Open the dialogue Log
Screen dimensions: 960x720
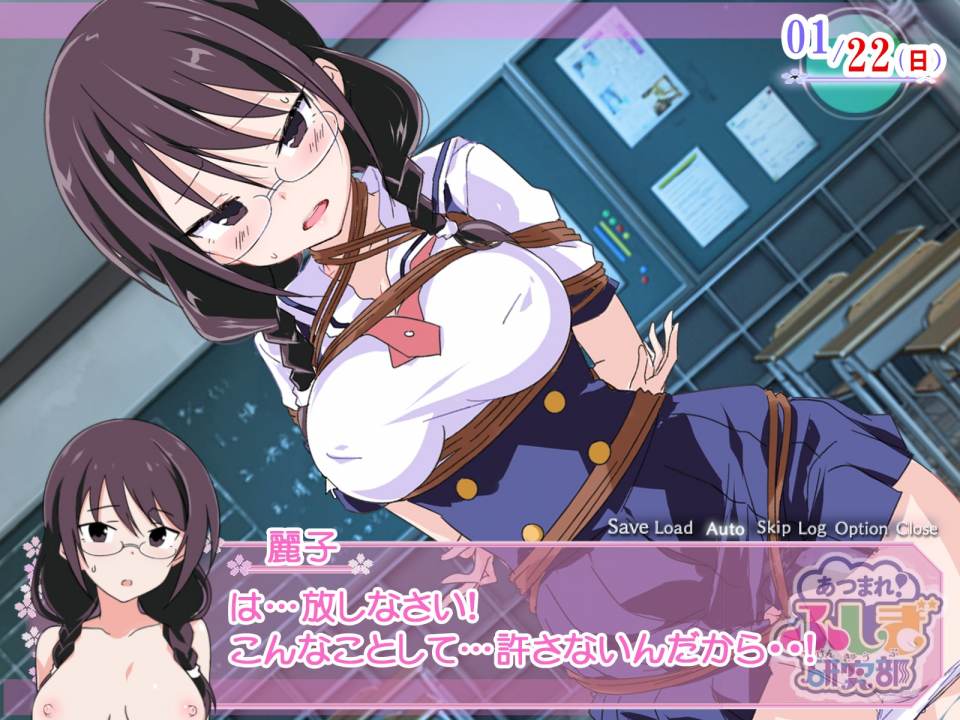811,528
